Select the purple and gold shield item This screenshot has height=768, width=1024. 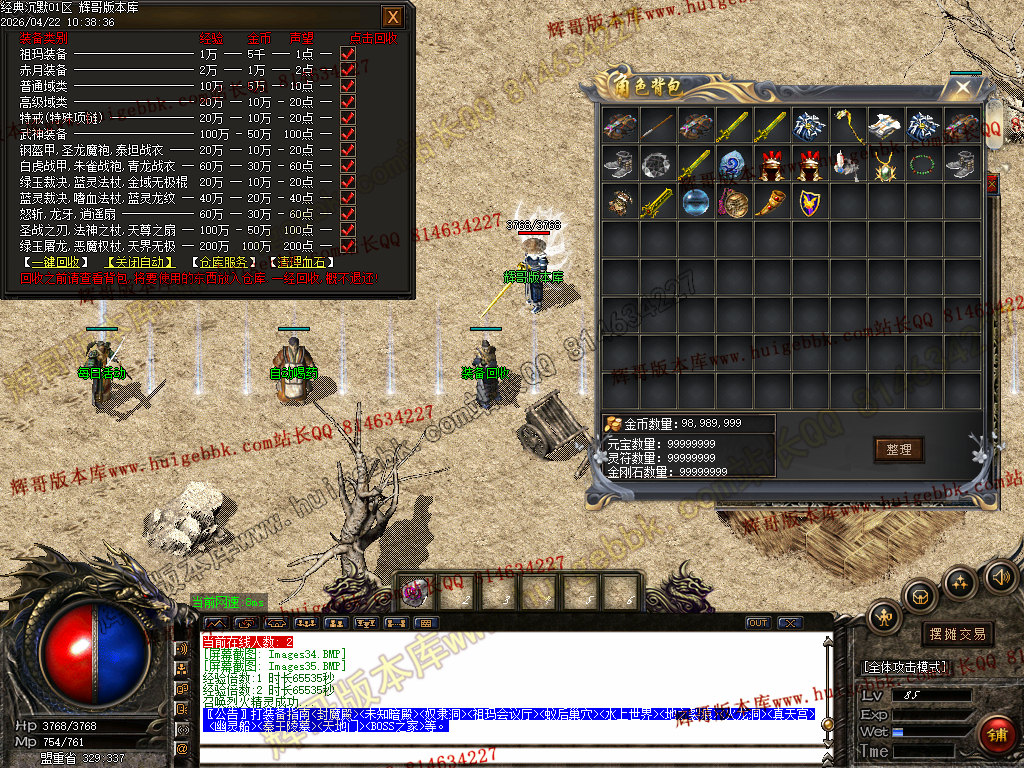(809, 202)
